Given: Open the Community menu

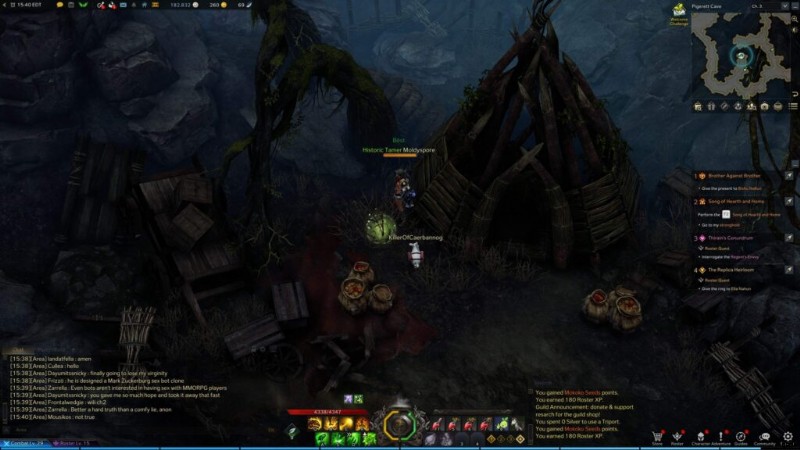Looking at the screenshot, I should tap(765, 435).
